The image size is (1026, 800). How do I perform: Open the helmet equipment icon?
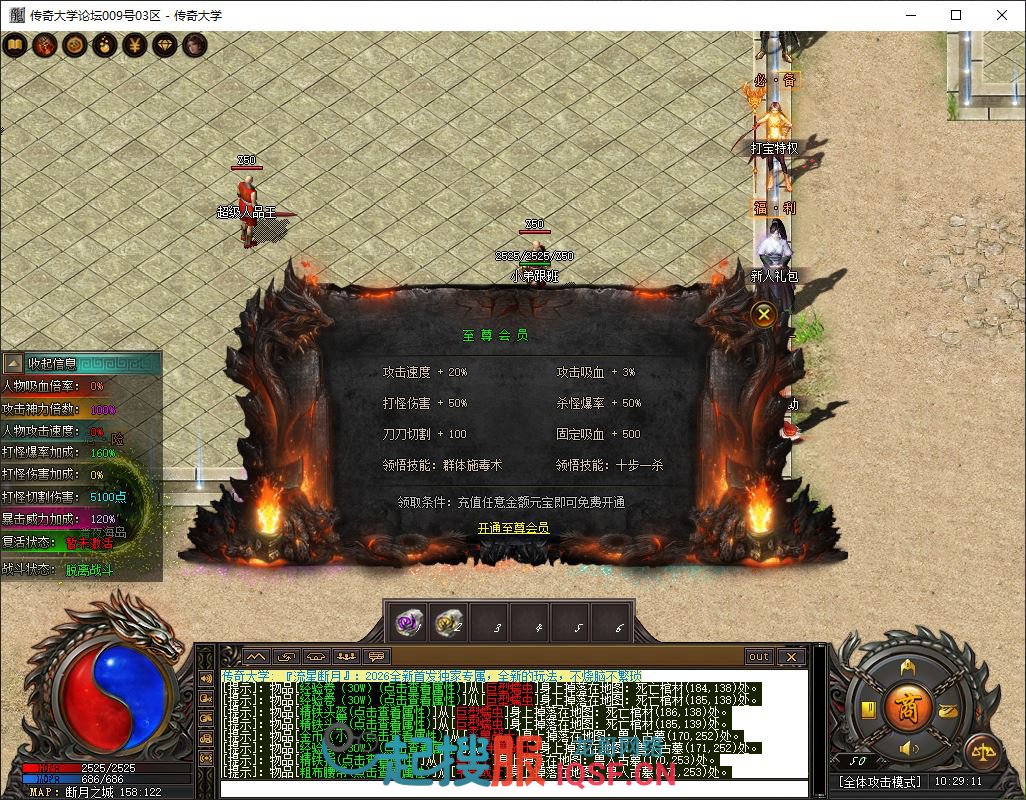pyautogui.click(x=908, y=666)
